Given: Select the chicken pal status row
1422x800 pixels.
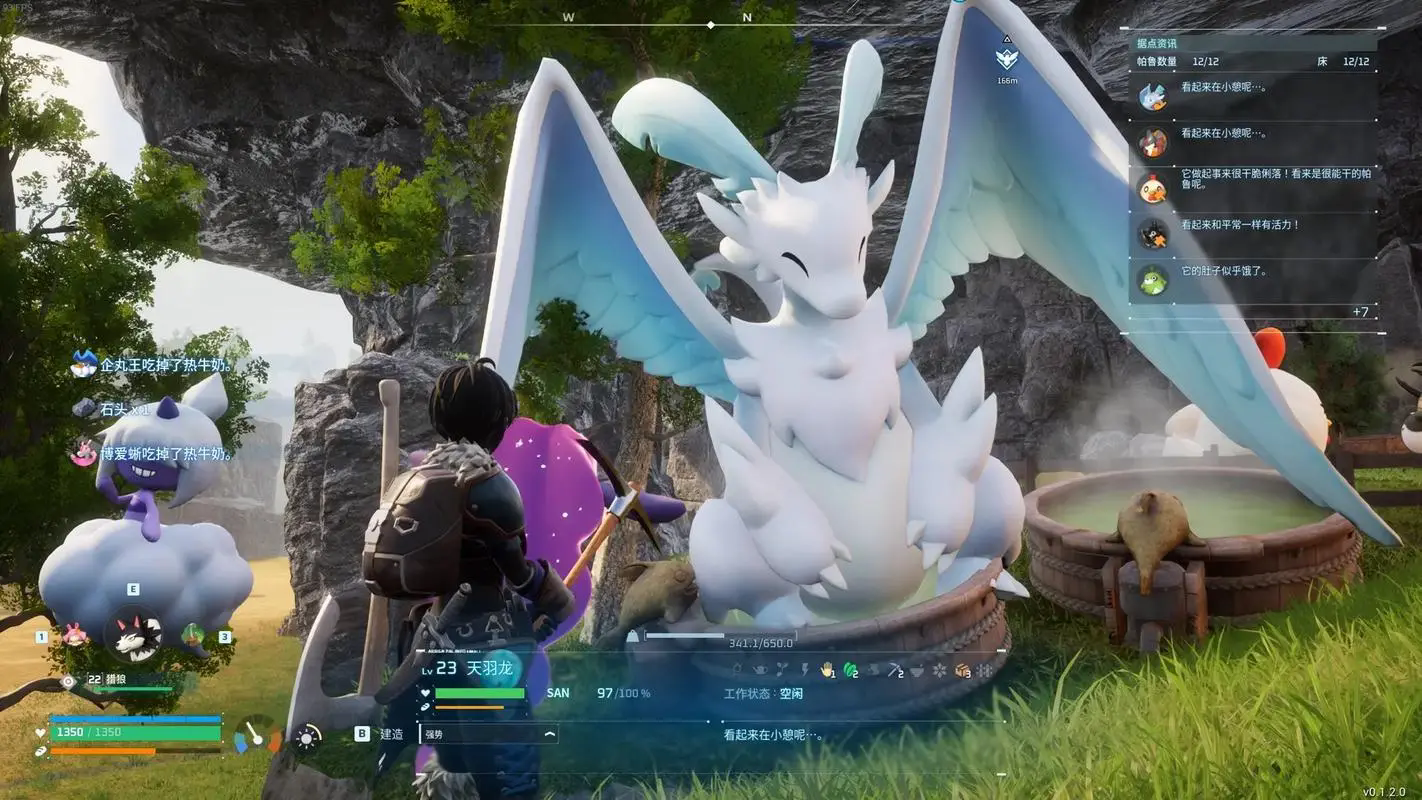Looking at the screenshot, I should click(x=1253, y=186).
